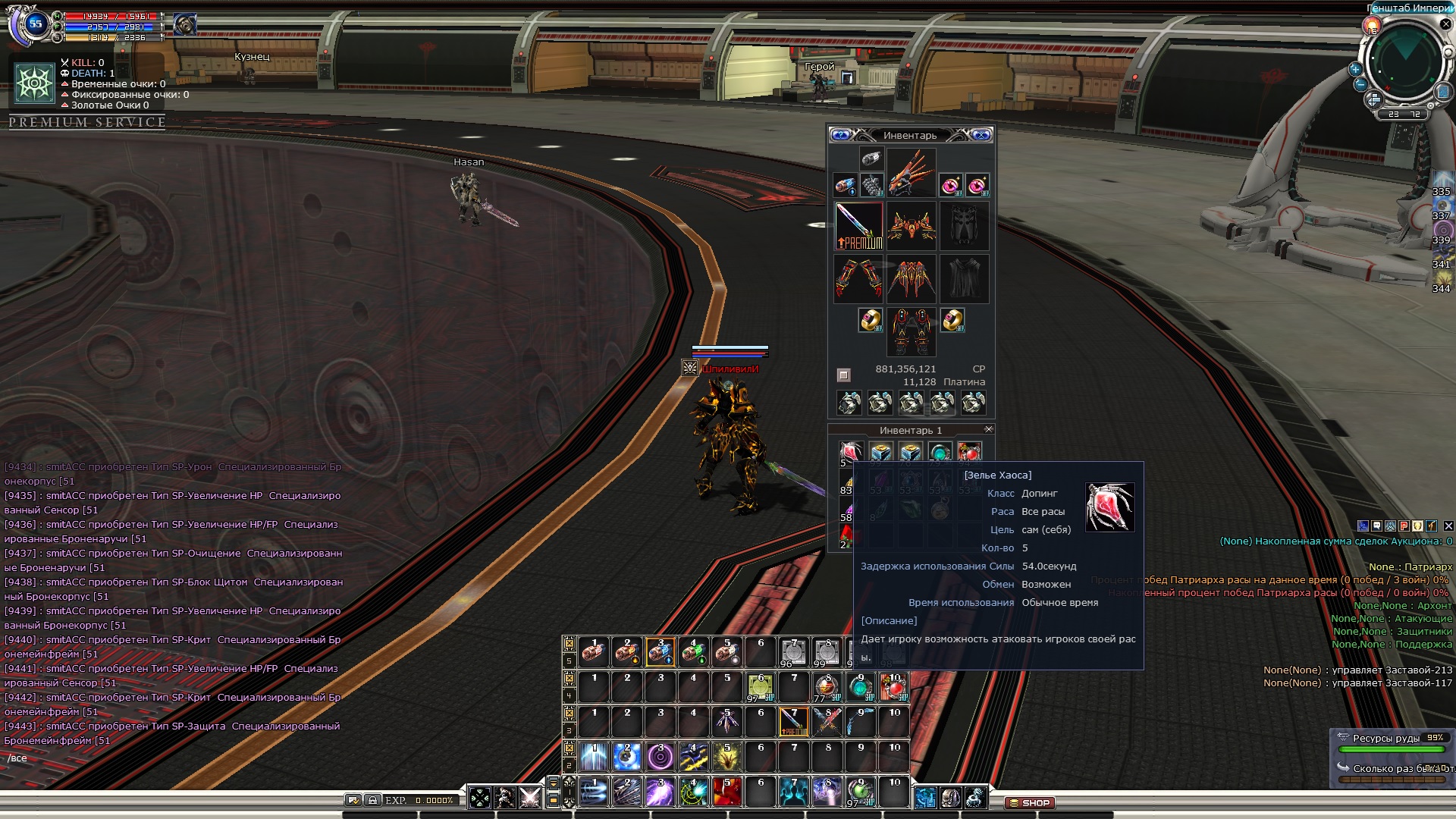Use the crossed swords hotbar item

(827, 722)
